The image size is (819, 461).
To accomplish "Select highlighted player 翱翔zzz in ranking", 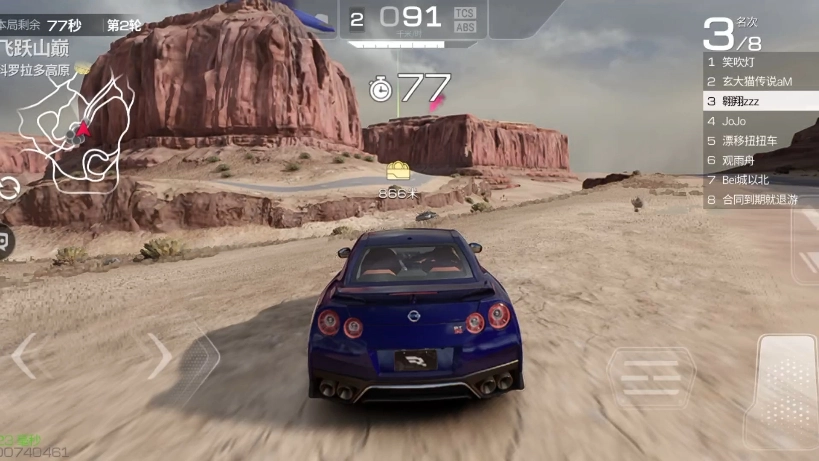I will 760,101.
